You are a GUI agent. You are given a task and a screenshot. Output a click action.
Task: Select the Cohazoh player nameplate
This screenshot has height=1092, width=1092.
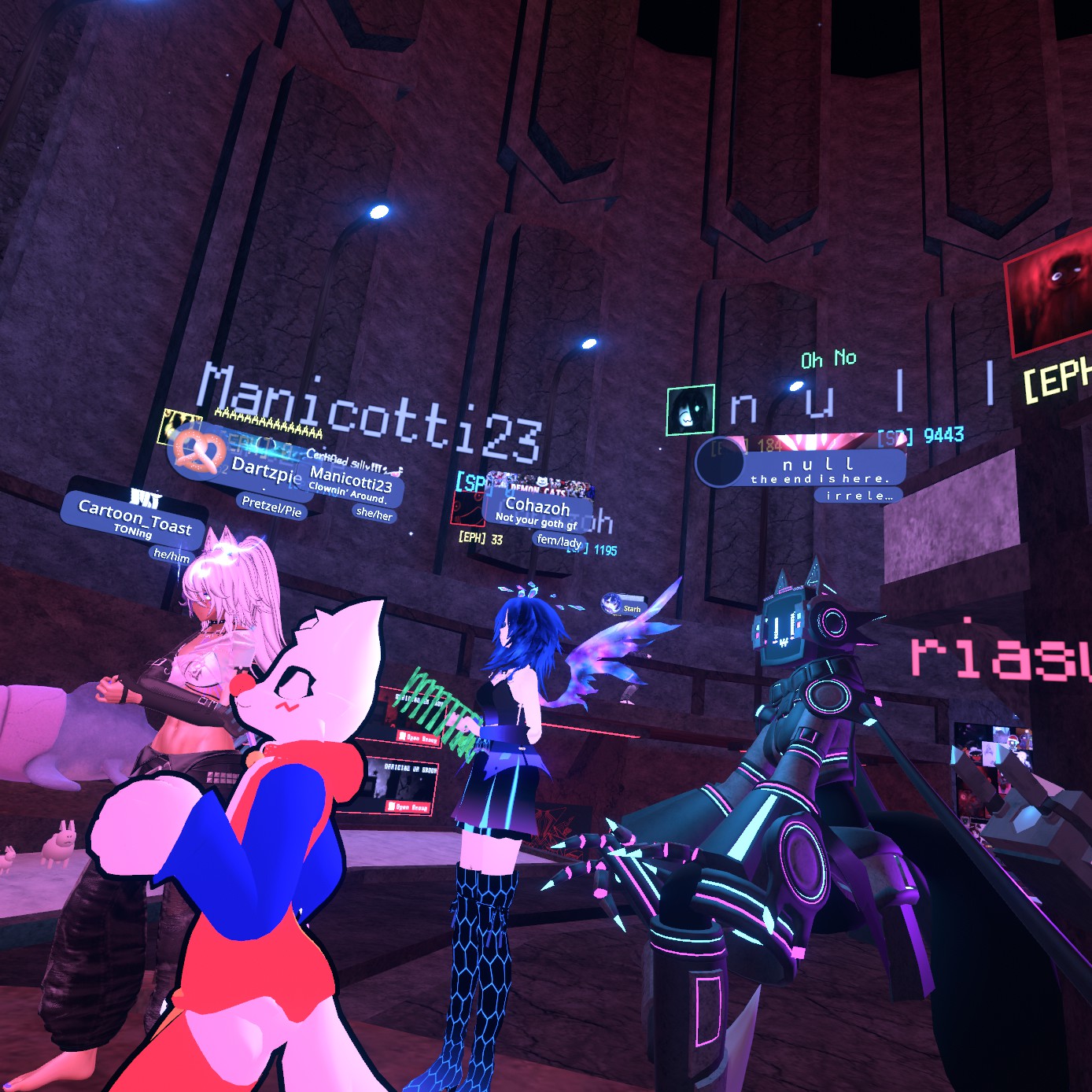click(537, 511)
